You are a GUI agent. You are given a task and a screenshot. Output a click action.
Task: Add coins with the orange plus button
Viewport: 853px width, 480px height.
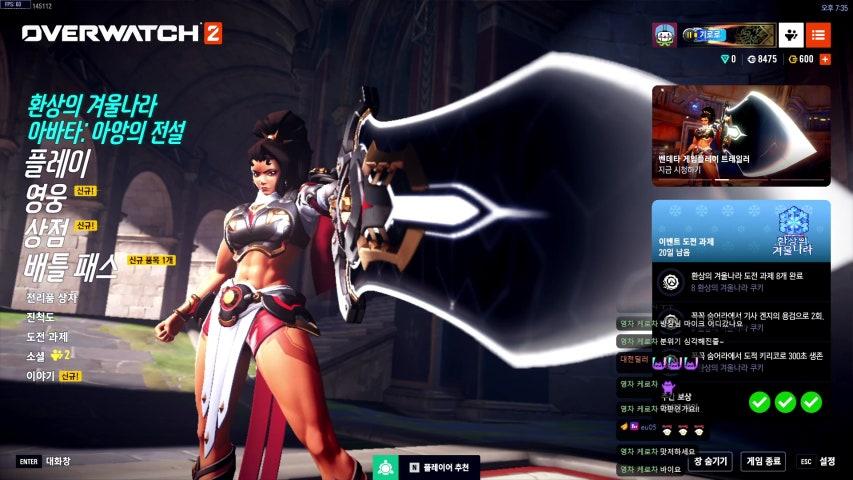pyautogui.click(x=825, y=59)
